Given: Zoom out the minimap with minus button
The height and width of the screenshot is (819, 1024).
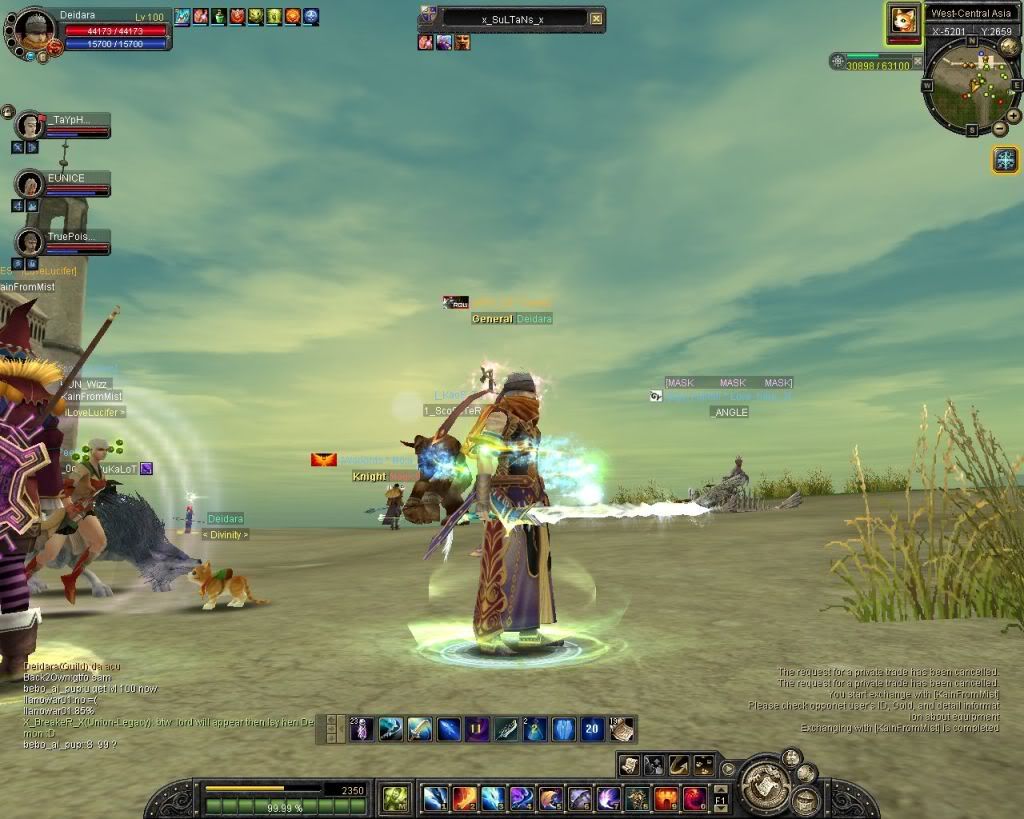Looking at the screenshot, I should click(998, 130).
